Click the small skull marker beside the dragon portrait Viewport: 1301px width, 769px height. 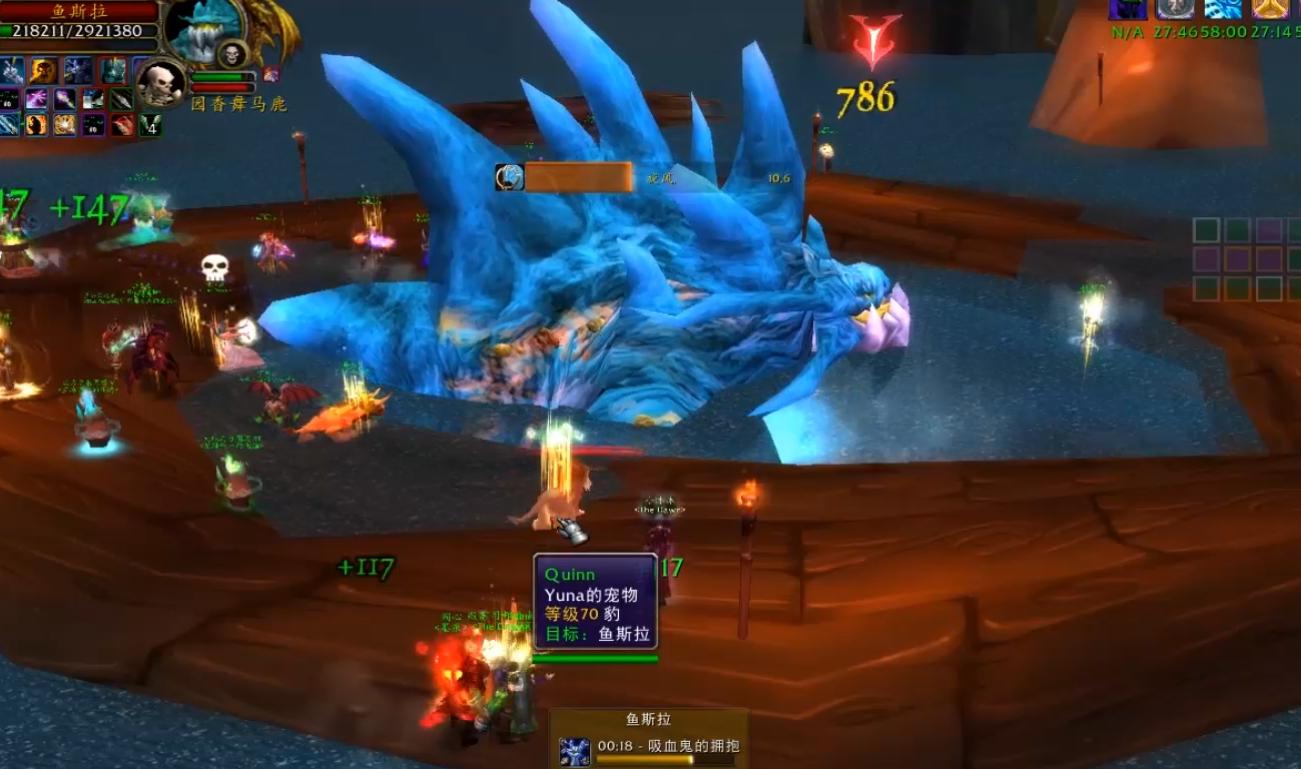(x=232, y=55)
